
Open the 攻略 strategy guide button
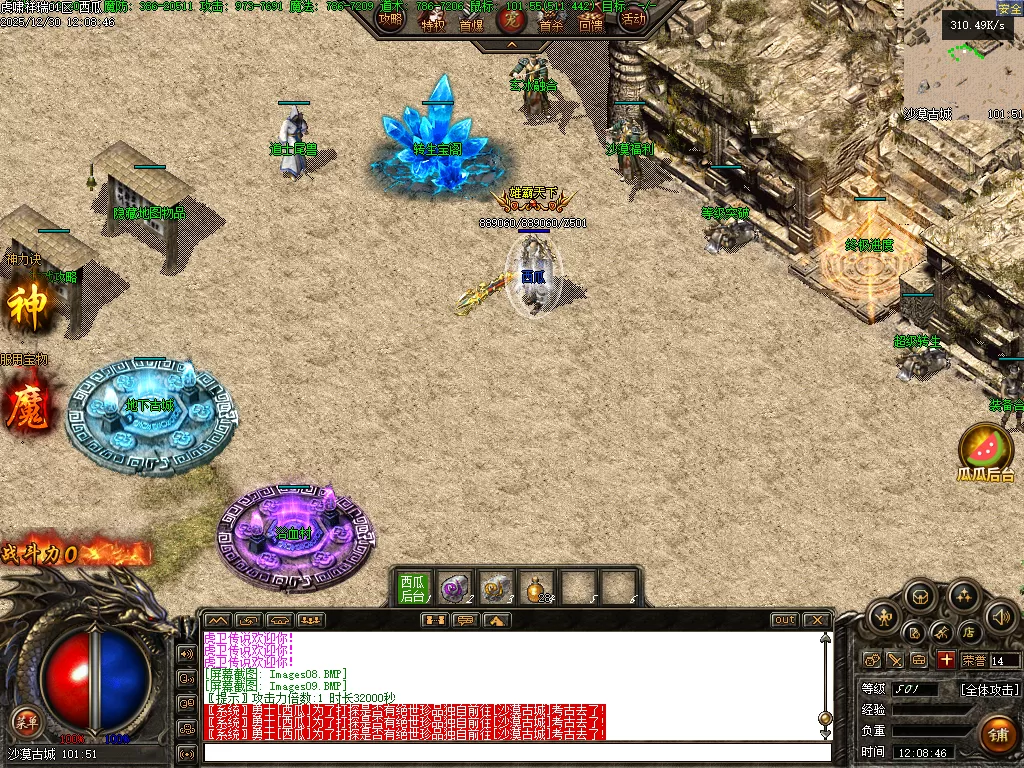click(390, 18)
